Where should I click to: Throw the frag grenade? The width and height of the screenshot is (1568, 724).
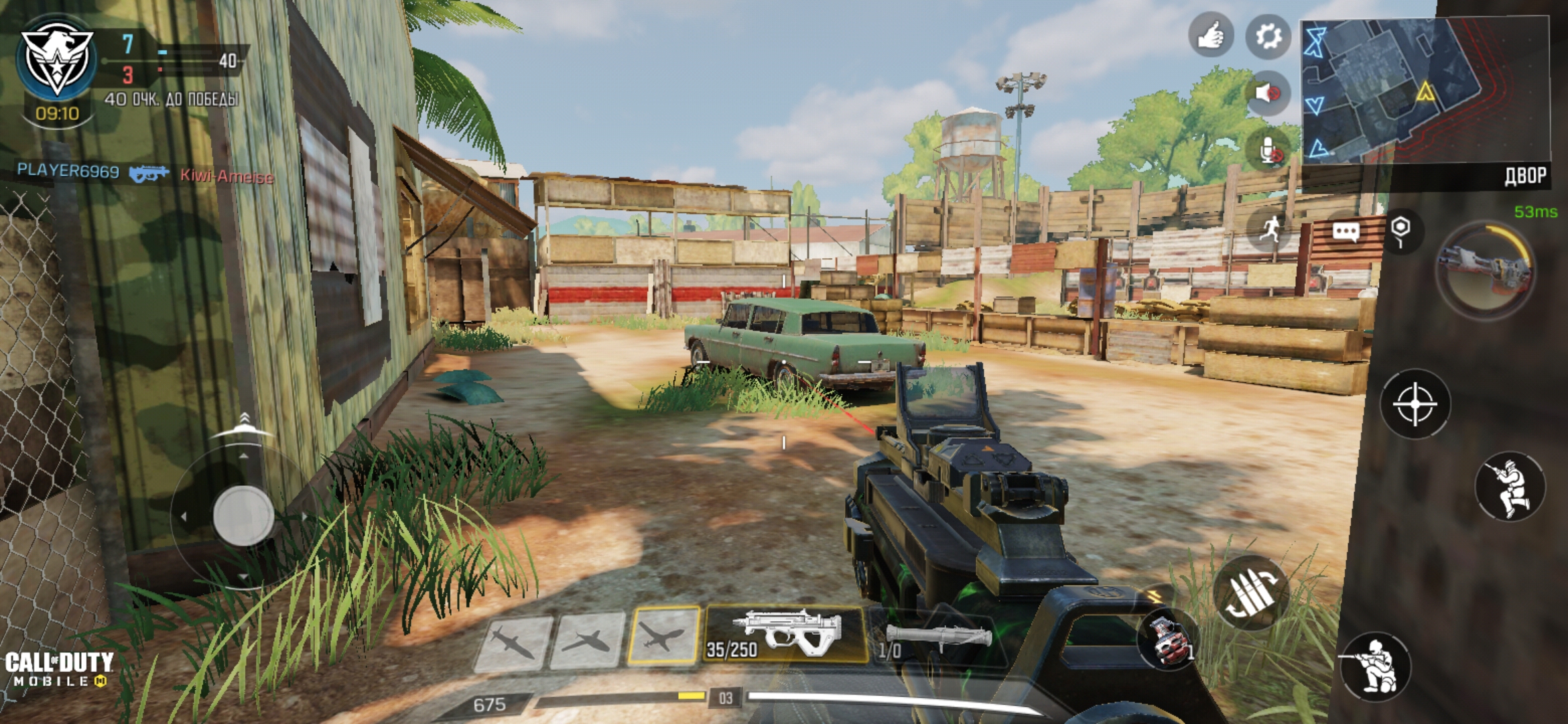(1169, 640)
